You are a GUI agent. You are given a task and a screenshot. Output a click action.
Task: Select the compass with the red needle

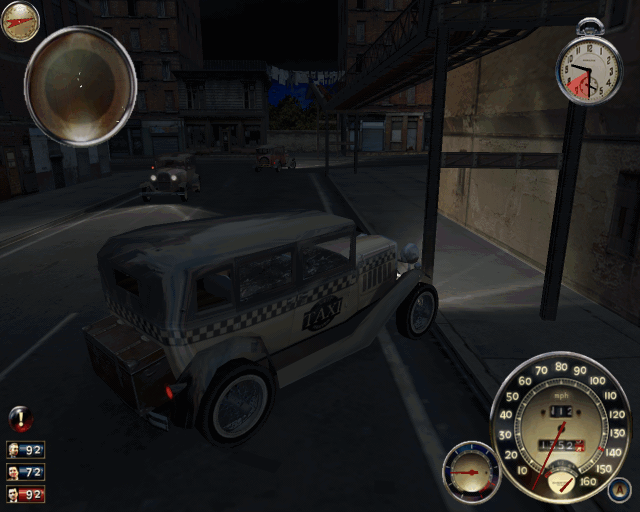click(20, 21)
